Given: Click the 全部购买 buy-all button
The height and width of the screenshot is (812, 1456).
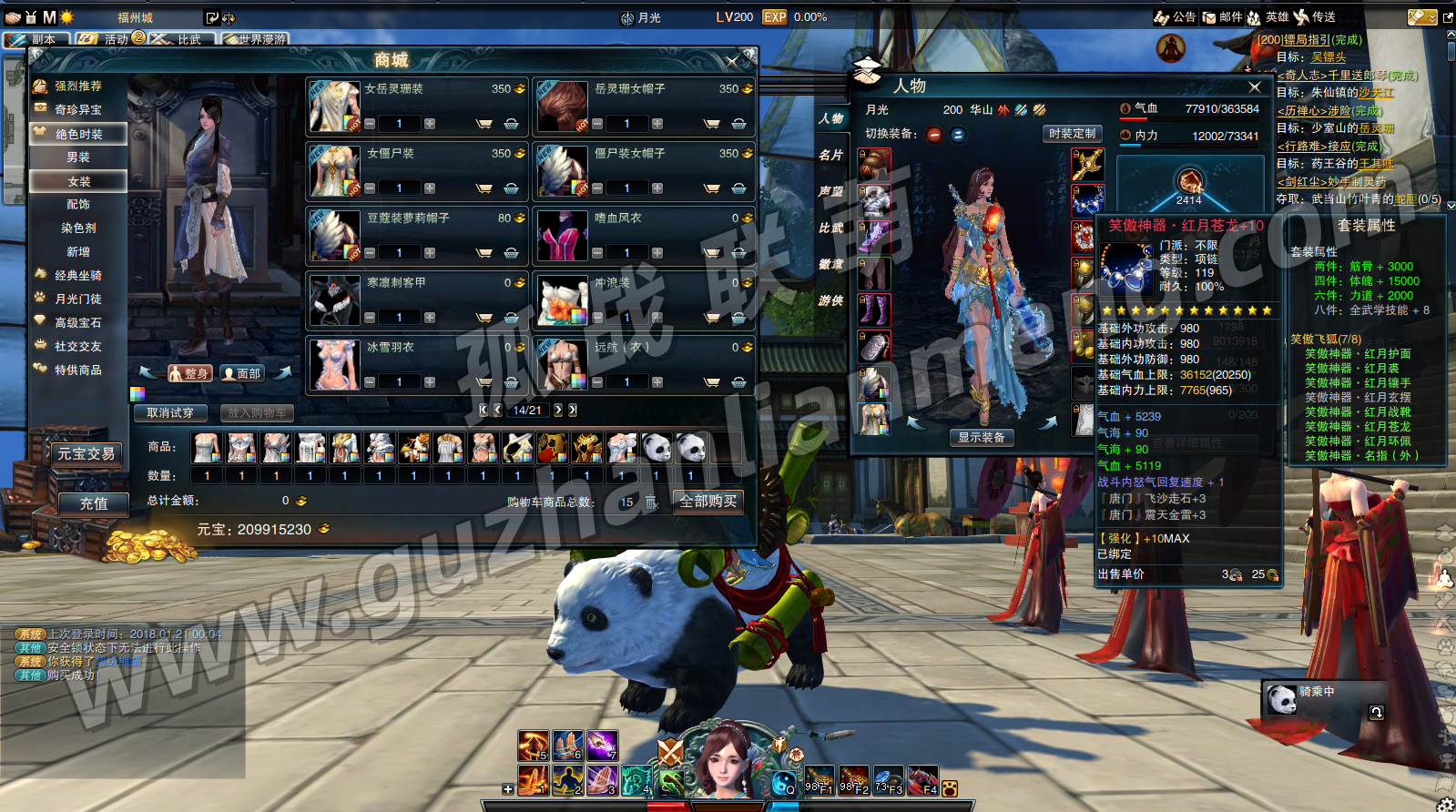Looking at the screenshot, I should click(x=708, y=502).
